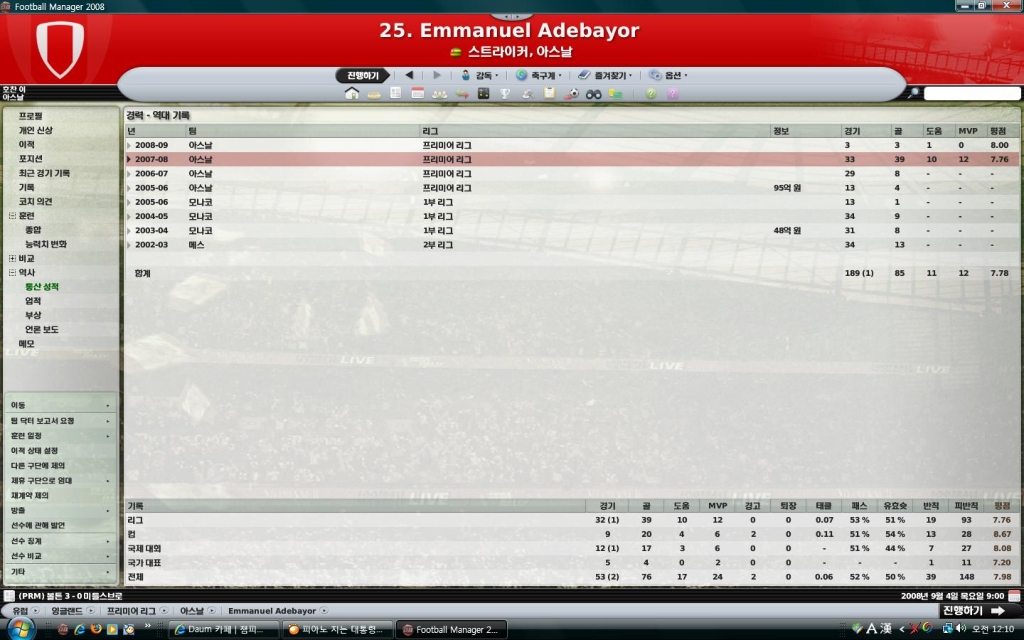Image resolution: width=1024 pixels, height=640 pixels.
Task: Choose 재계약 제의 contract offer action
Action: coord(30,495)
